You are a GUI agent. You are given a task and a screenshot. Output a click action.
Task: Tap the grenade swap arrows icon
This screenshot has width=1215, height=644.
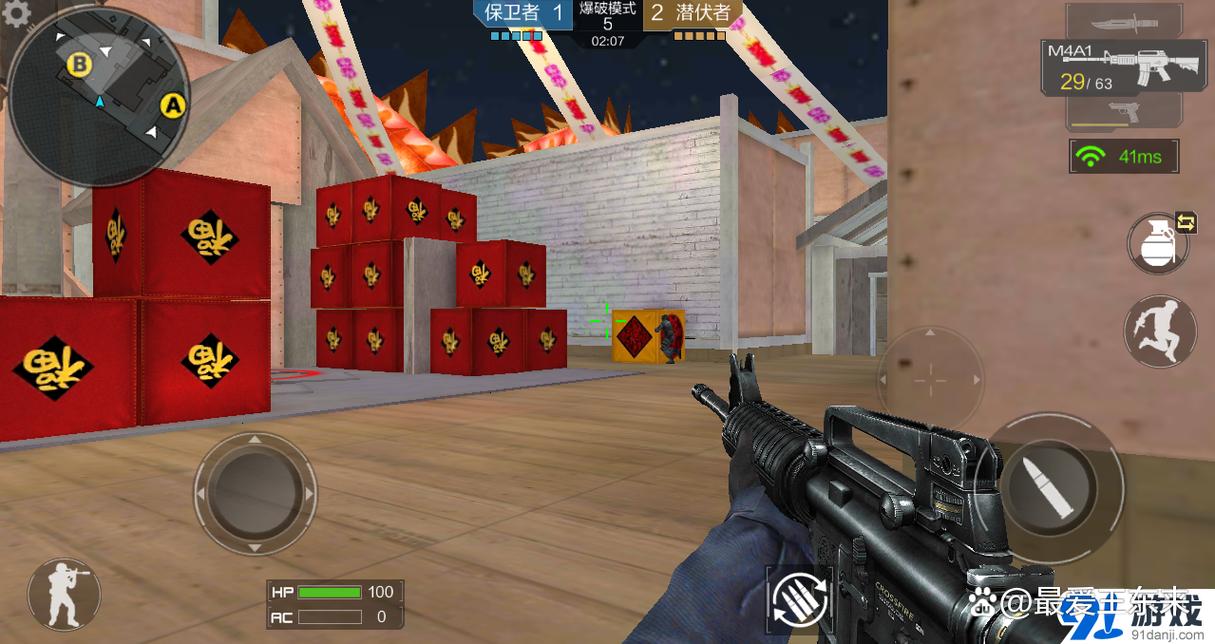(x=1186, y=223)
